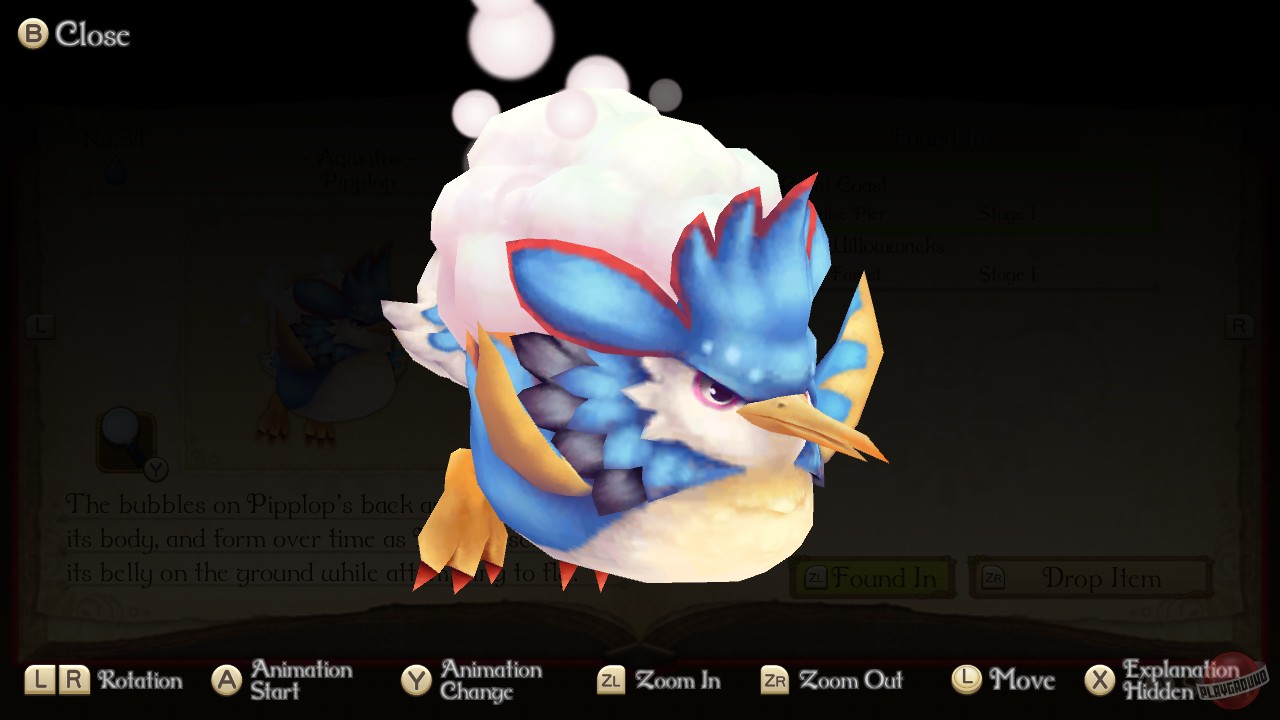
Task: Click the A button icon for Animation Start
Action: coord(227,680)
